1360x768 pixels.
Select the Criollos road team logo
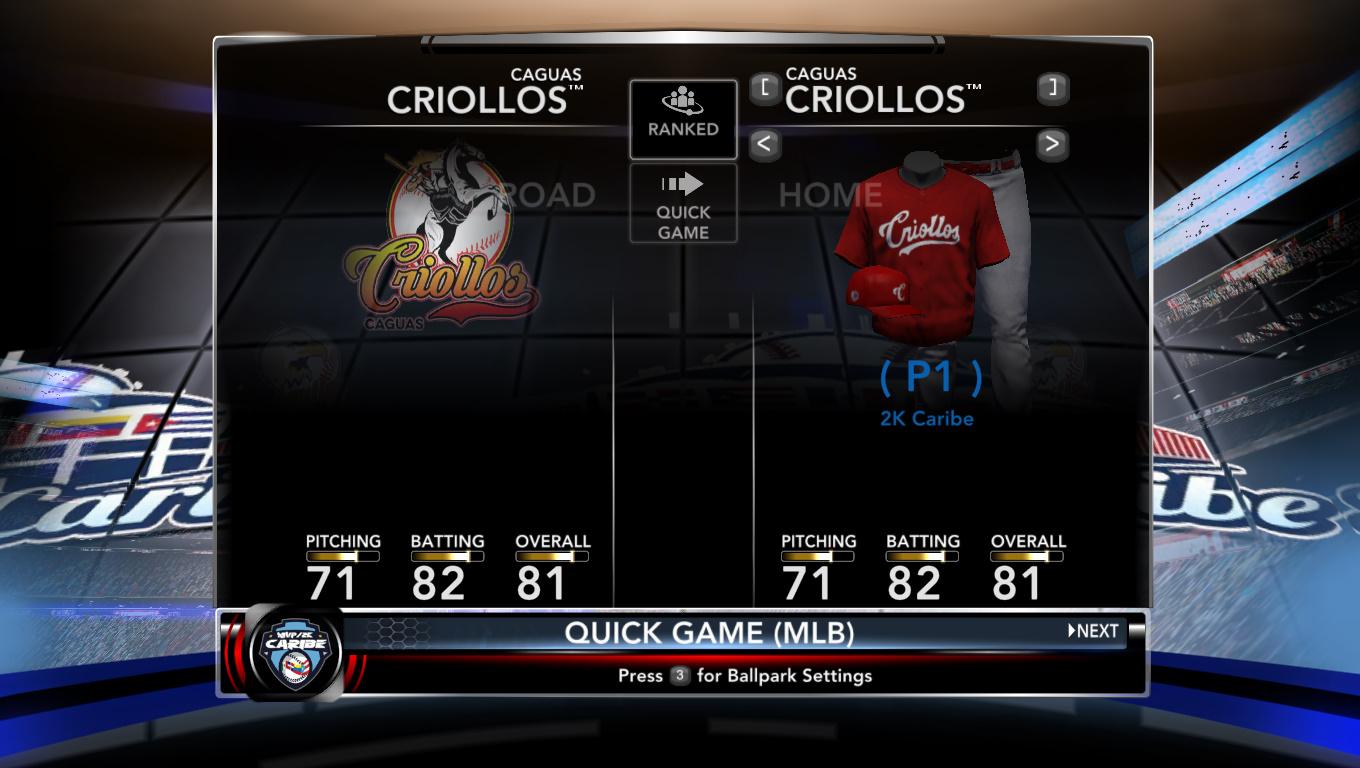point(442,243)
